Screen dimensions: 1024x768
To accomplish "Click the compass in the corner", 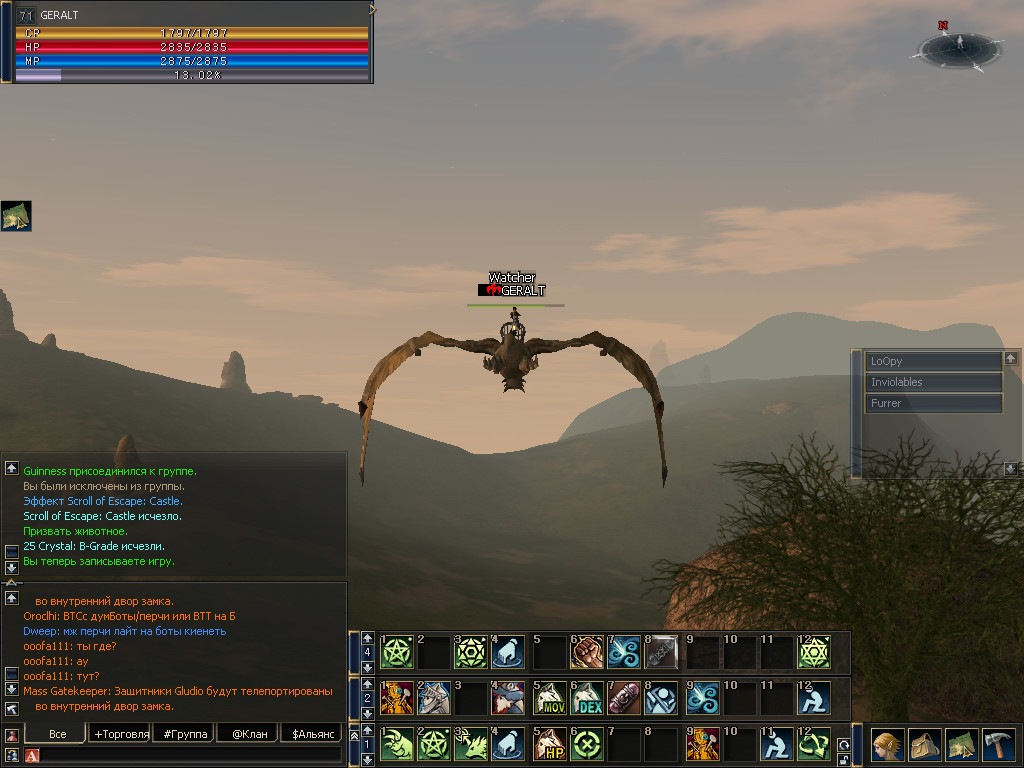I will coord(959,46).
